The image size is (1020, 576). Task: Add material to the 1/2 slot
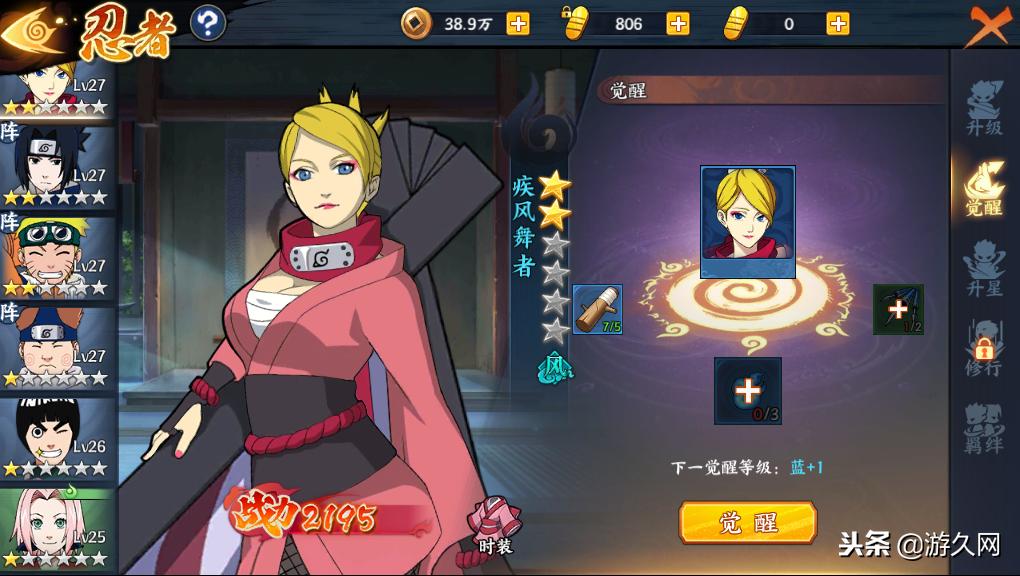click(x=898, y=309)
